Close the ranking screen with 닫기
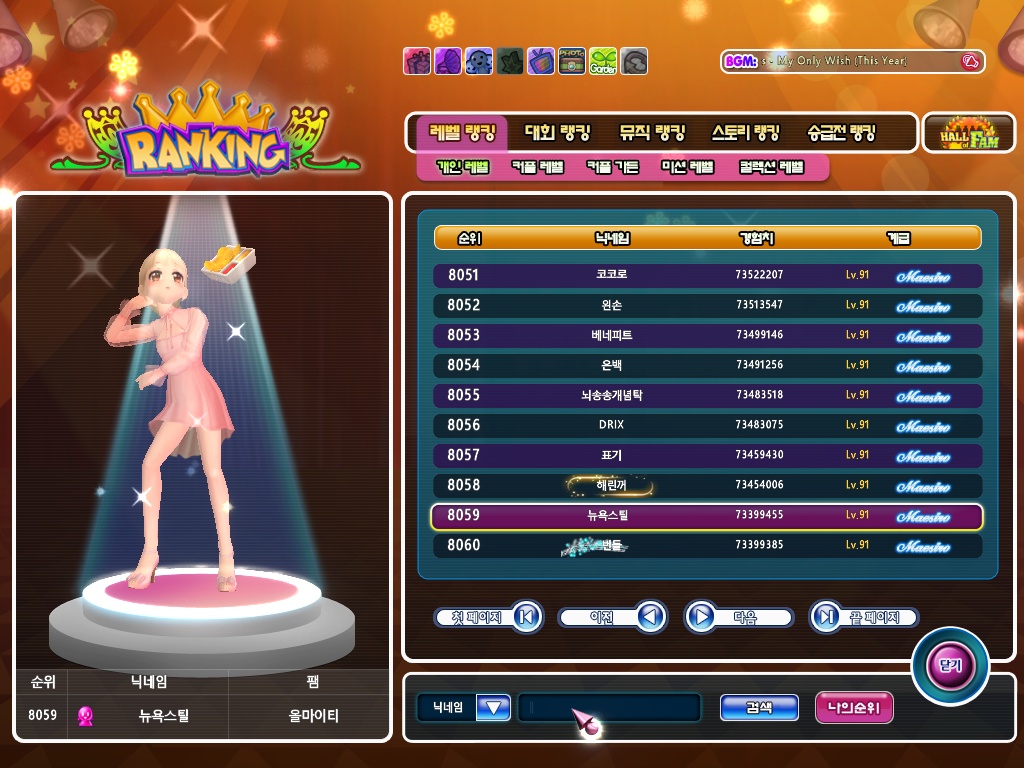Image resolution: width=1024 pixels, height=768 pixels. point(949,665)
